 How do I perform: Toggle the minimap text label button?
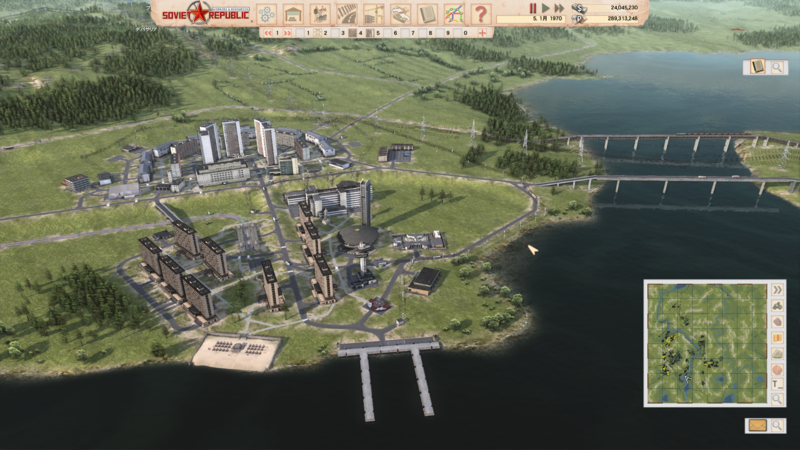pos(777,381)
